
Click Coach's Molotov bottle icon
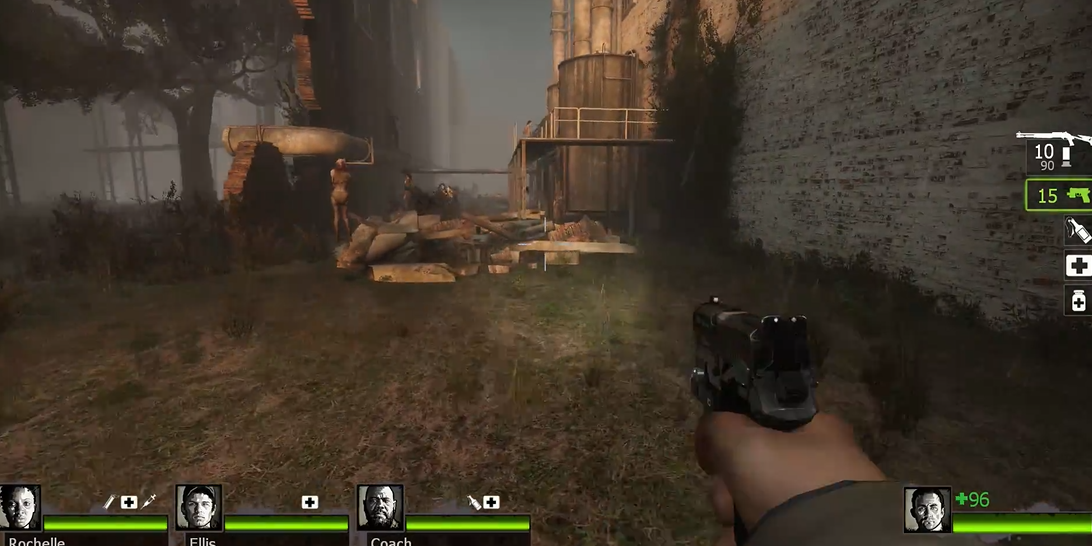point(473,502)
